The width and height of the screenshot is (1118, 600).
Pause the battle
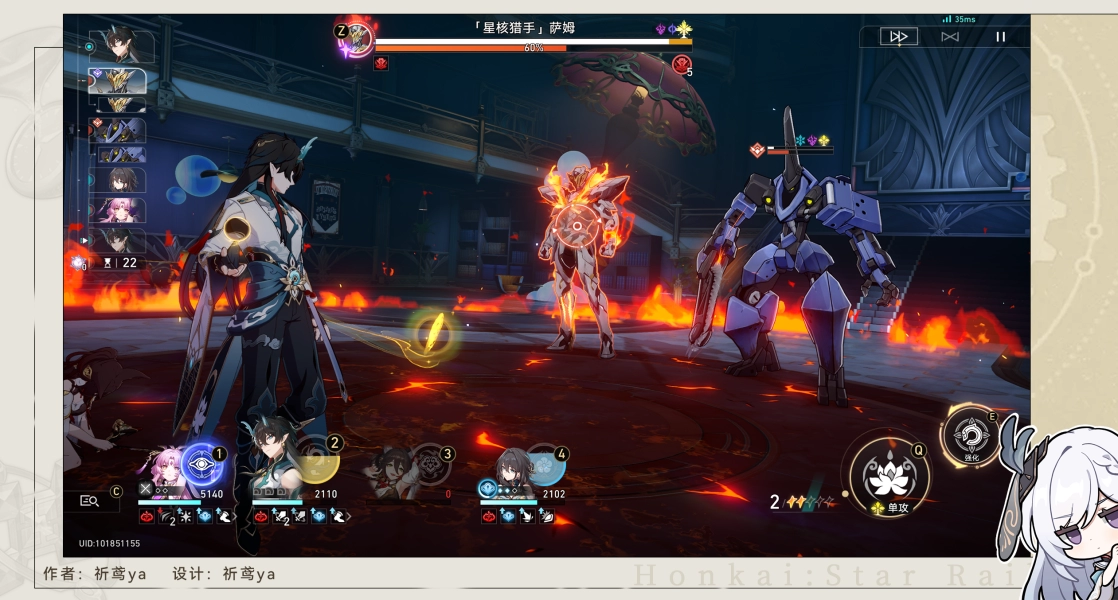1000,37
